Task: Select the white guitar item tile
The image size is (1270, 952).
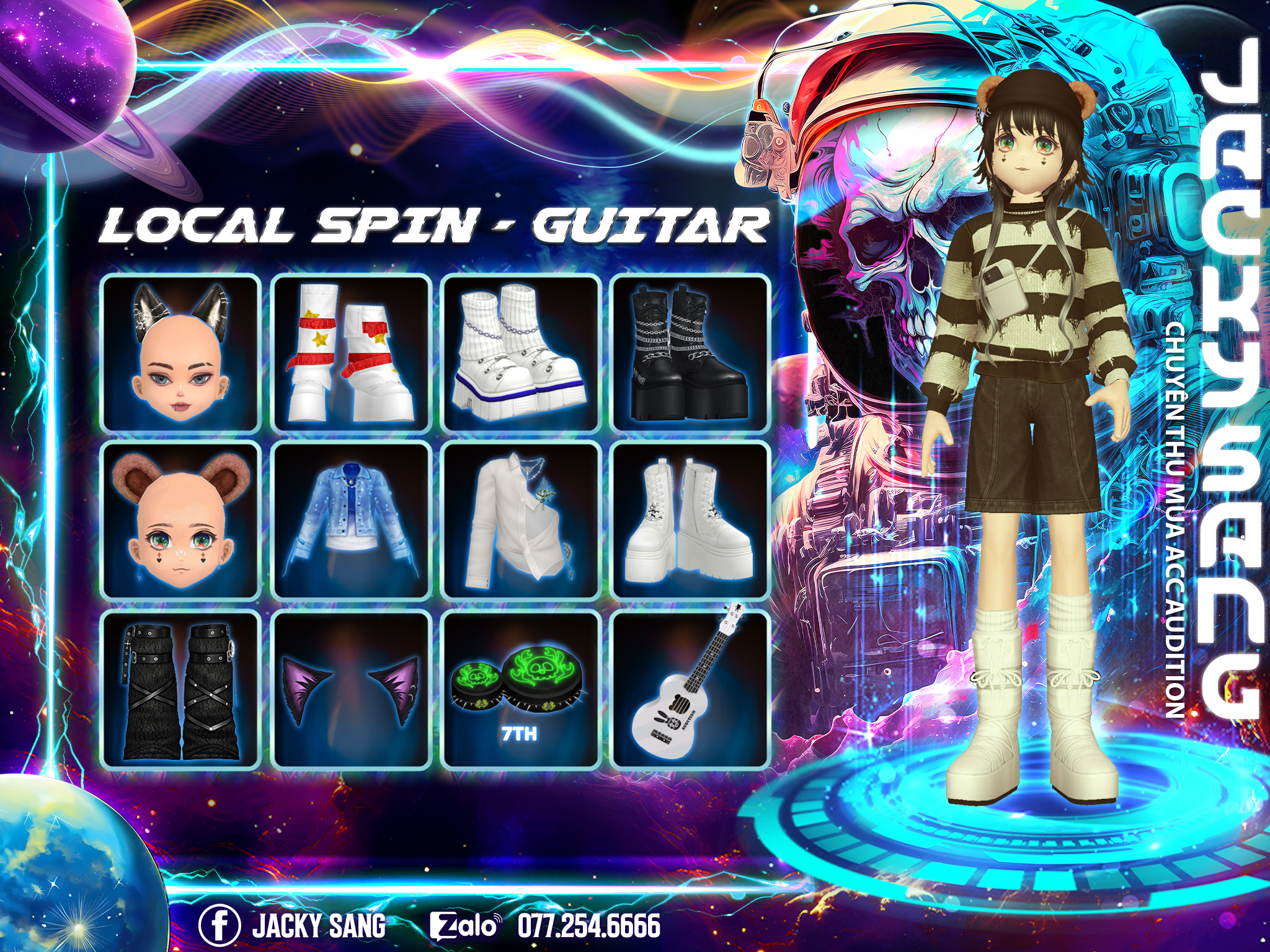Action: point(690,690)
